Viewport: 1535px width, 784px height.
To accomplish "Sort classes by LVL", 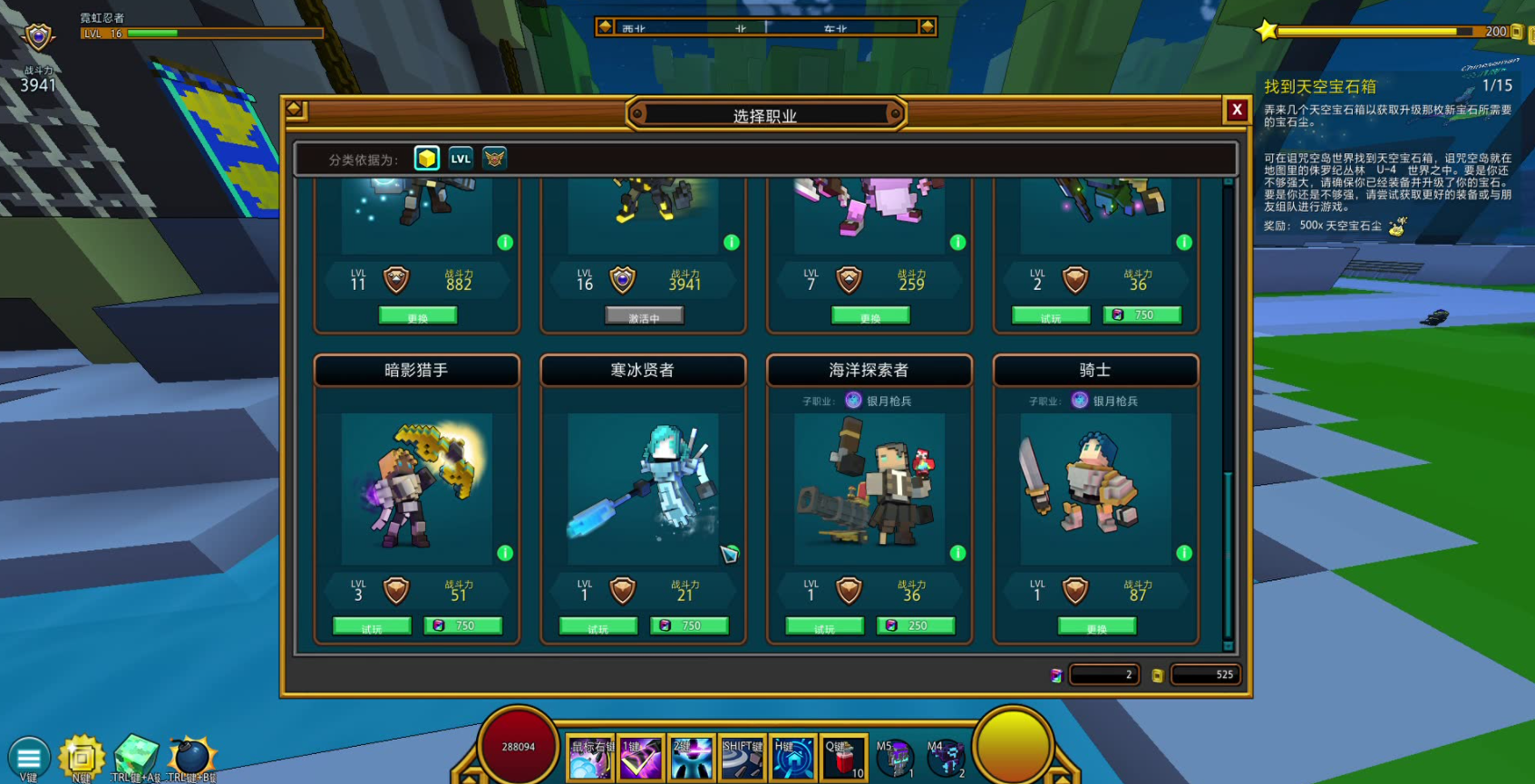I will coord(461,159).
